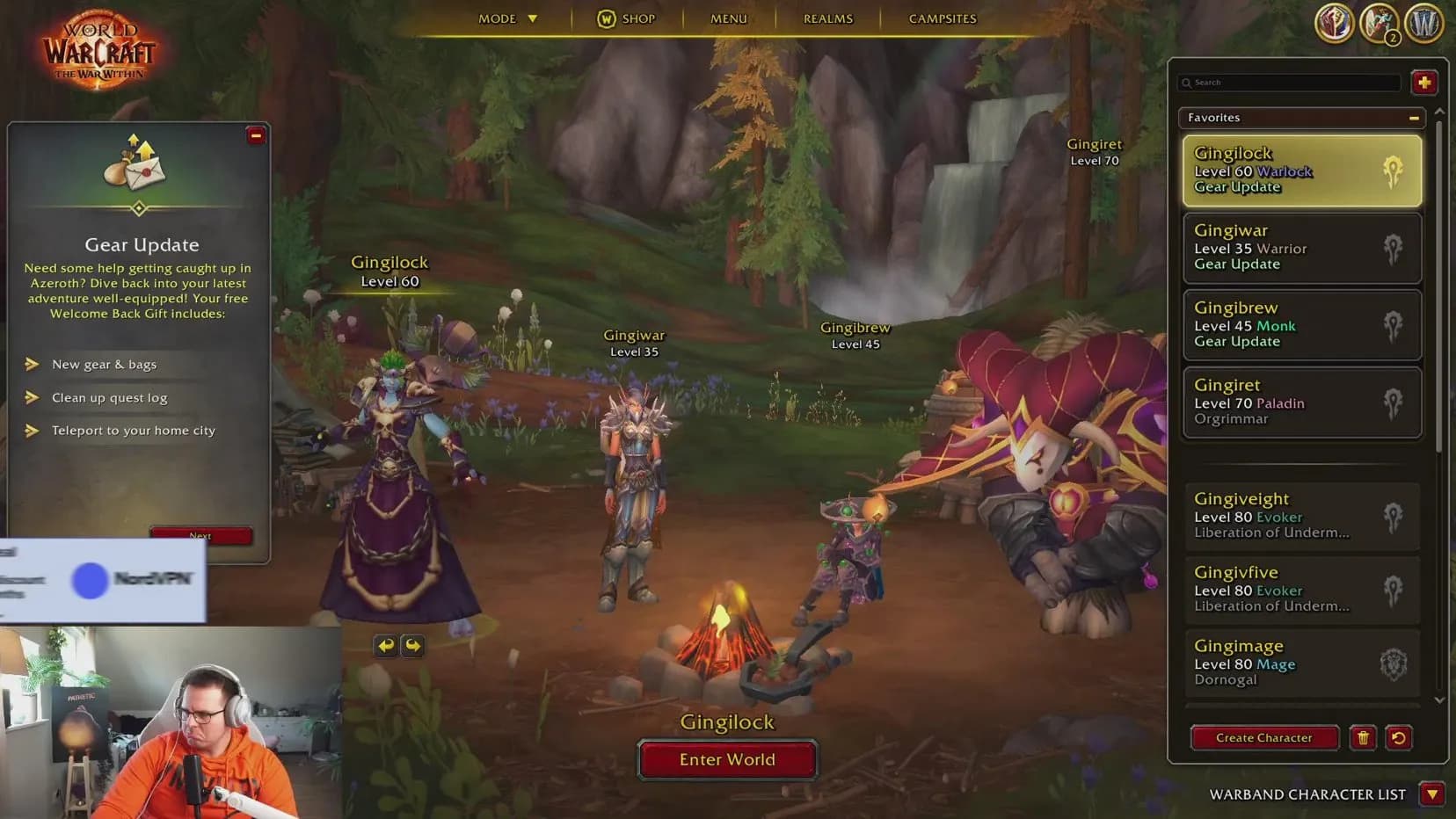Enter World with Gingilock
The image size is (1456, 819).
[727, 760]
